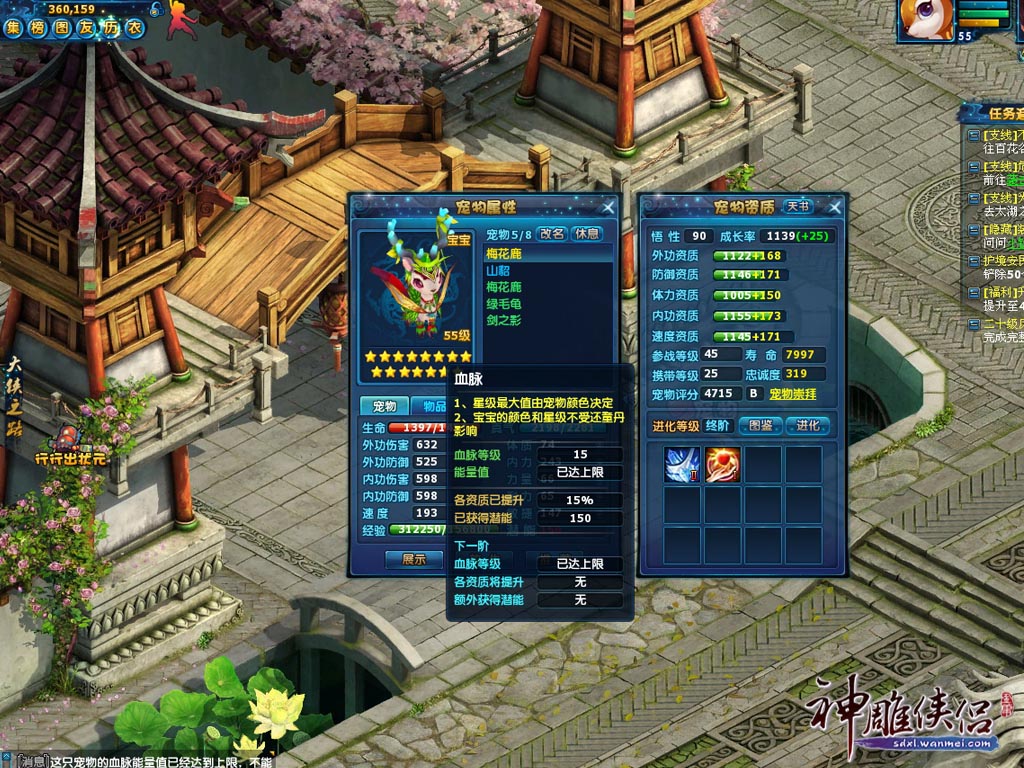Open the 友 friends button

pos(87,29)
